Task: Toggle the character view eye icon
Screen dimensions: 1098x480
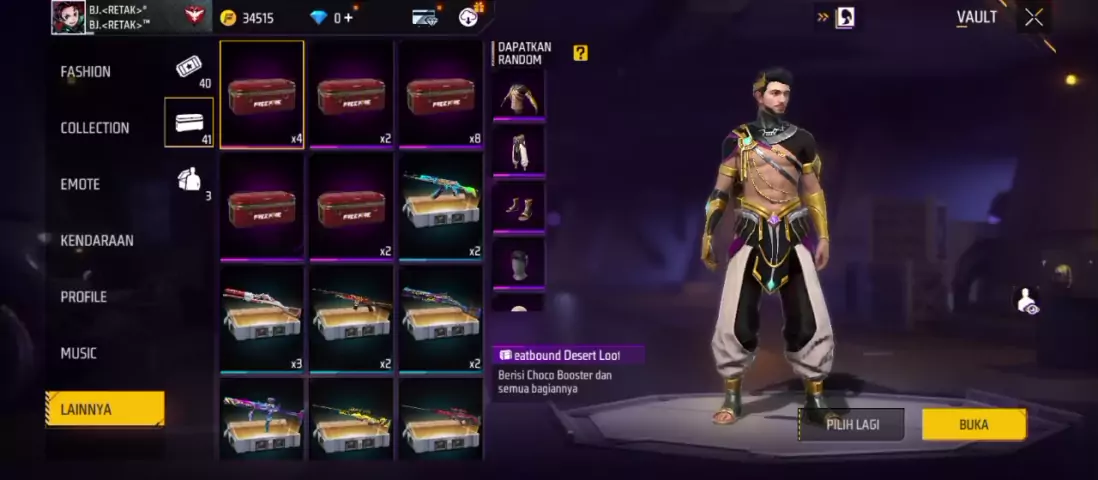Action: 1026,300
